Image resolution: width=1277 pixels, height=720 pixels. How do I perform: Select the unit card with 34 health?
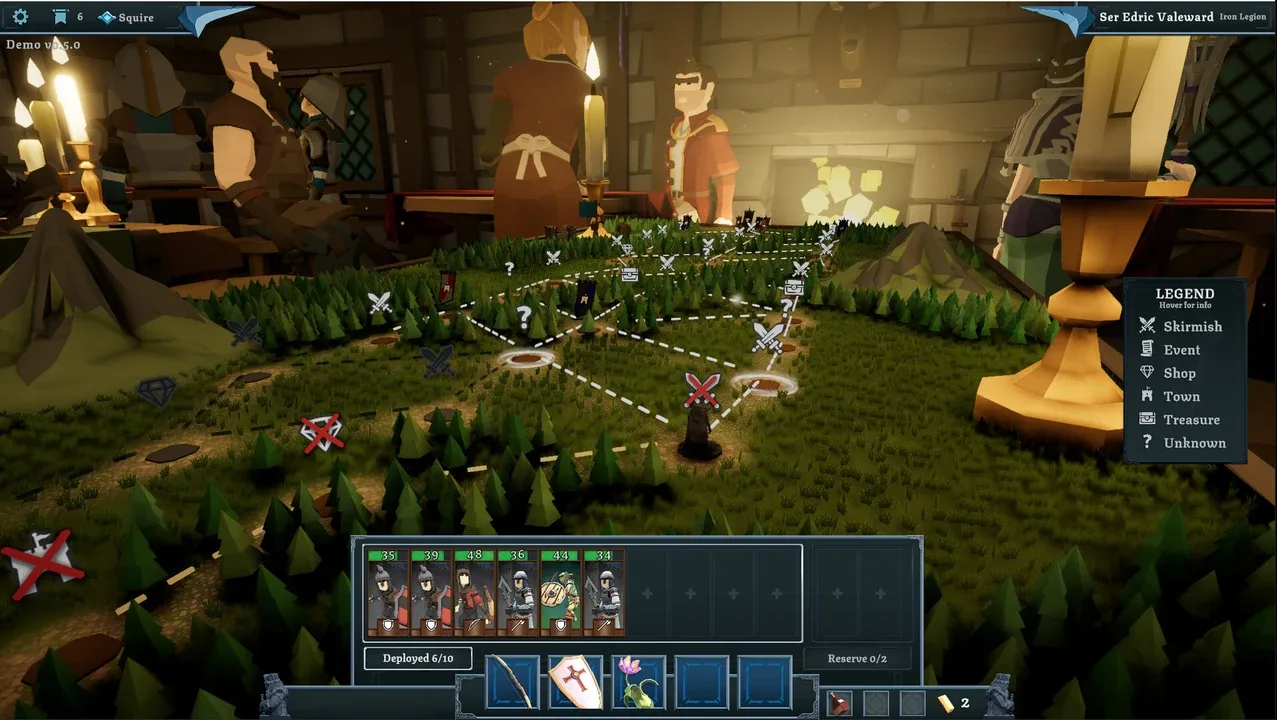click(x=603, y=592)
